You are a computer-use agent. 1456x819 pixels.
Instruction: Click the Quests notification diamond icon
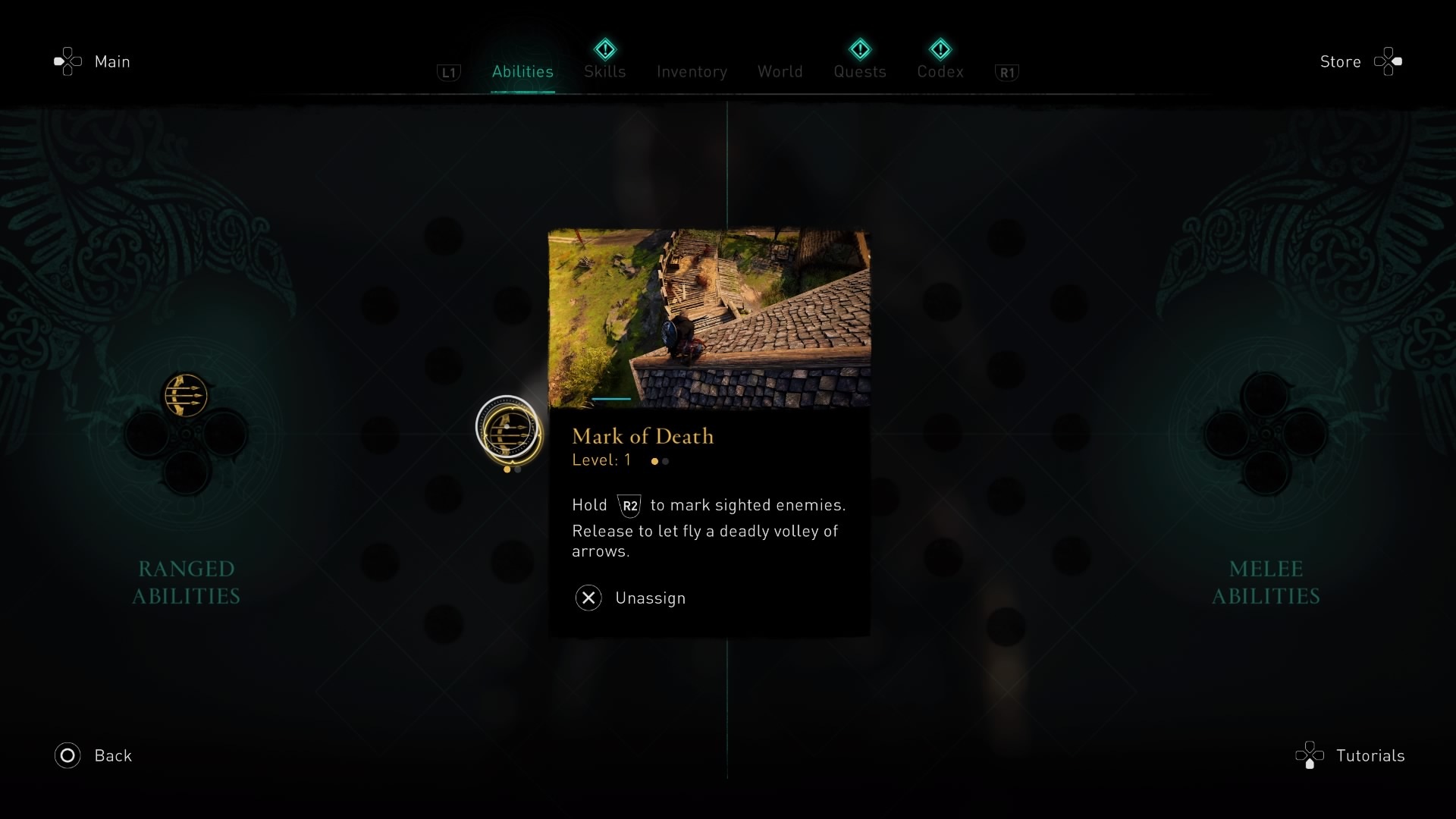pos(860,49)
